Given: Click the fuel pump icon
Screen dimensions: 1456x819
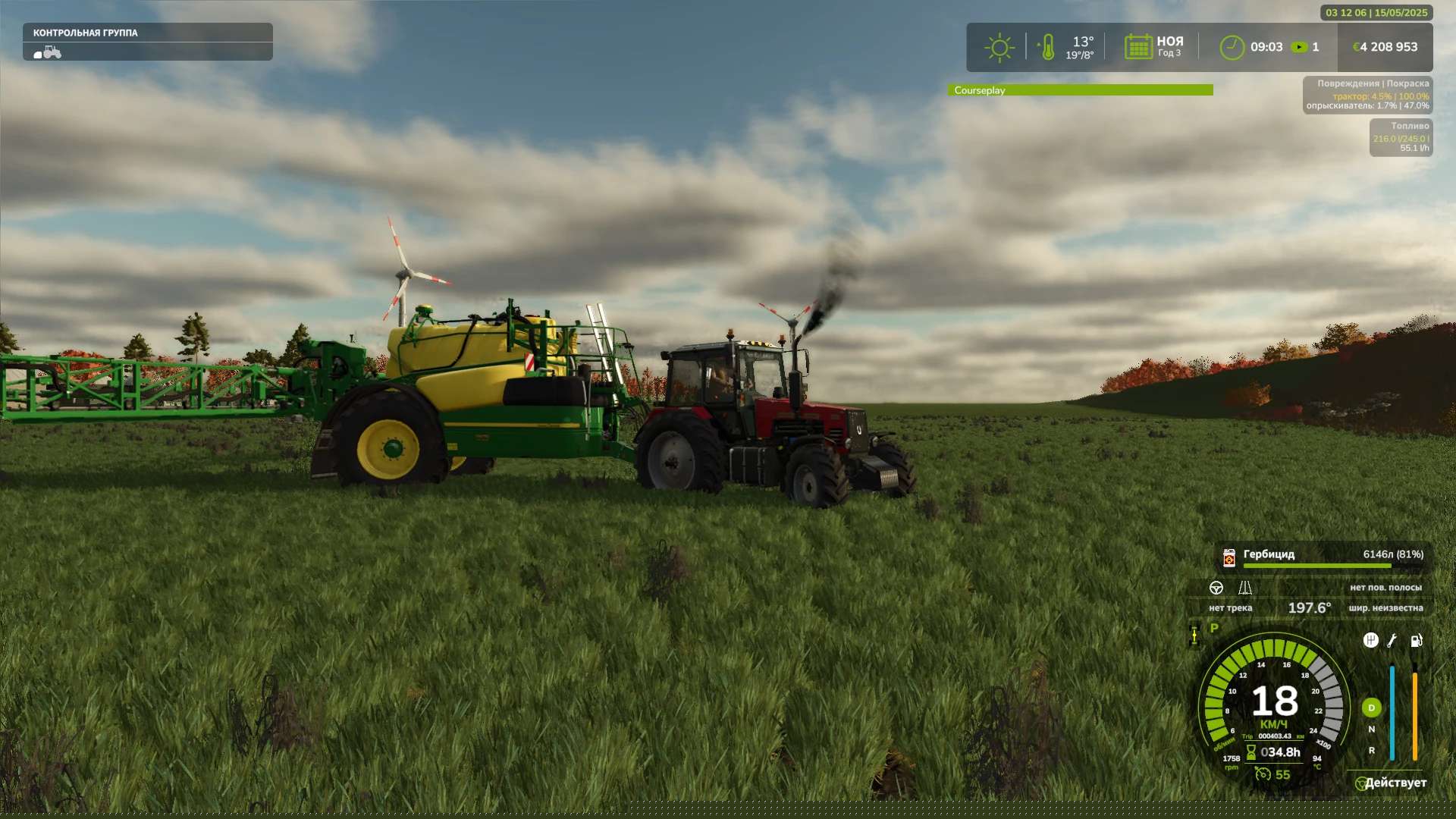Looking at the screenshot, I should tap(1416, 642).
